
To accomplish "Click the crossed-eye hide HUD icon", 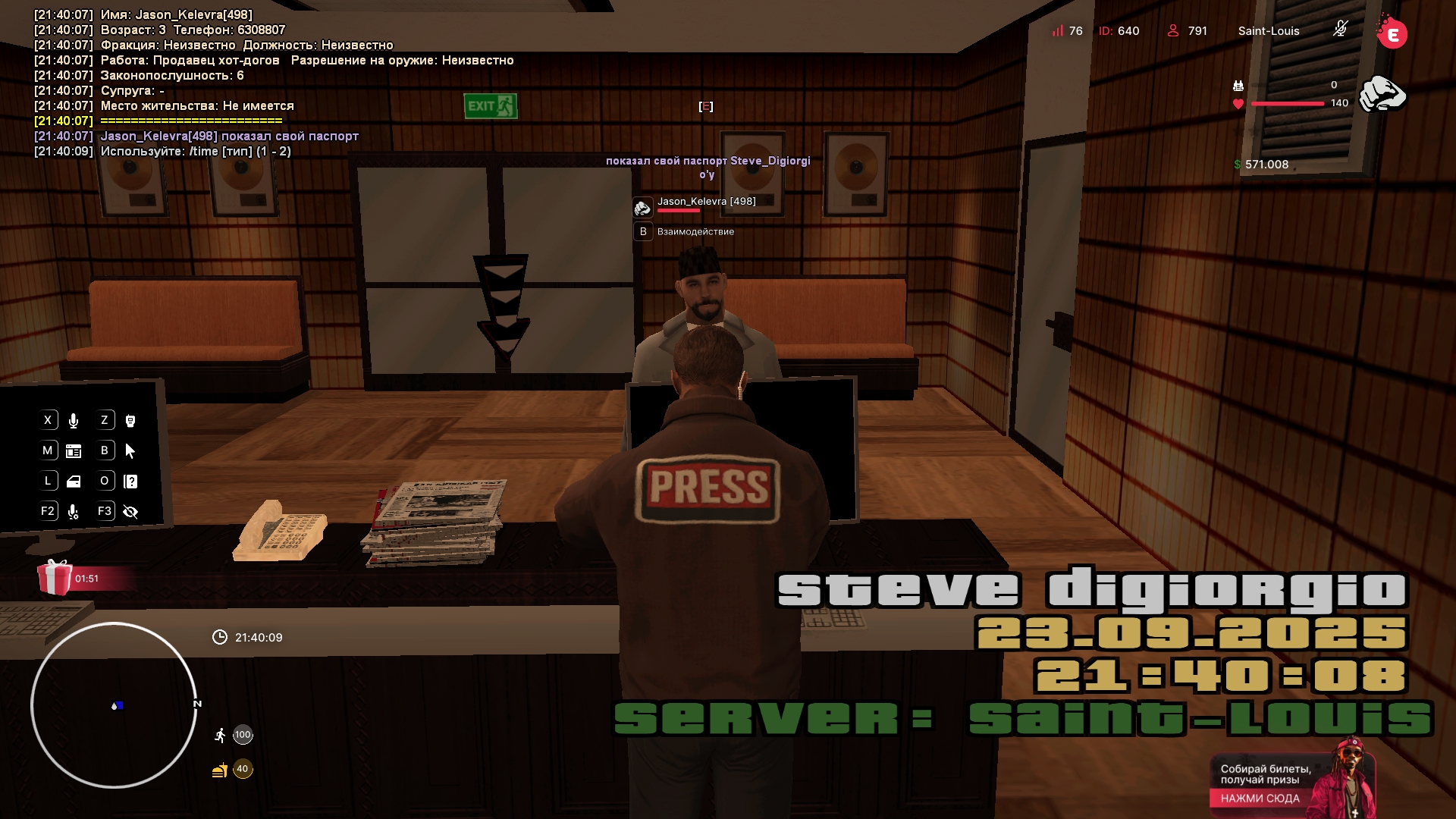I will point(130,512).
